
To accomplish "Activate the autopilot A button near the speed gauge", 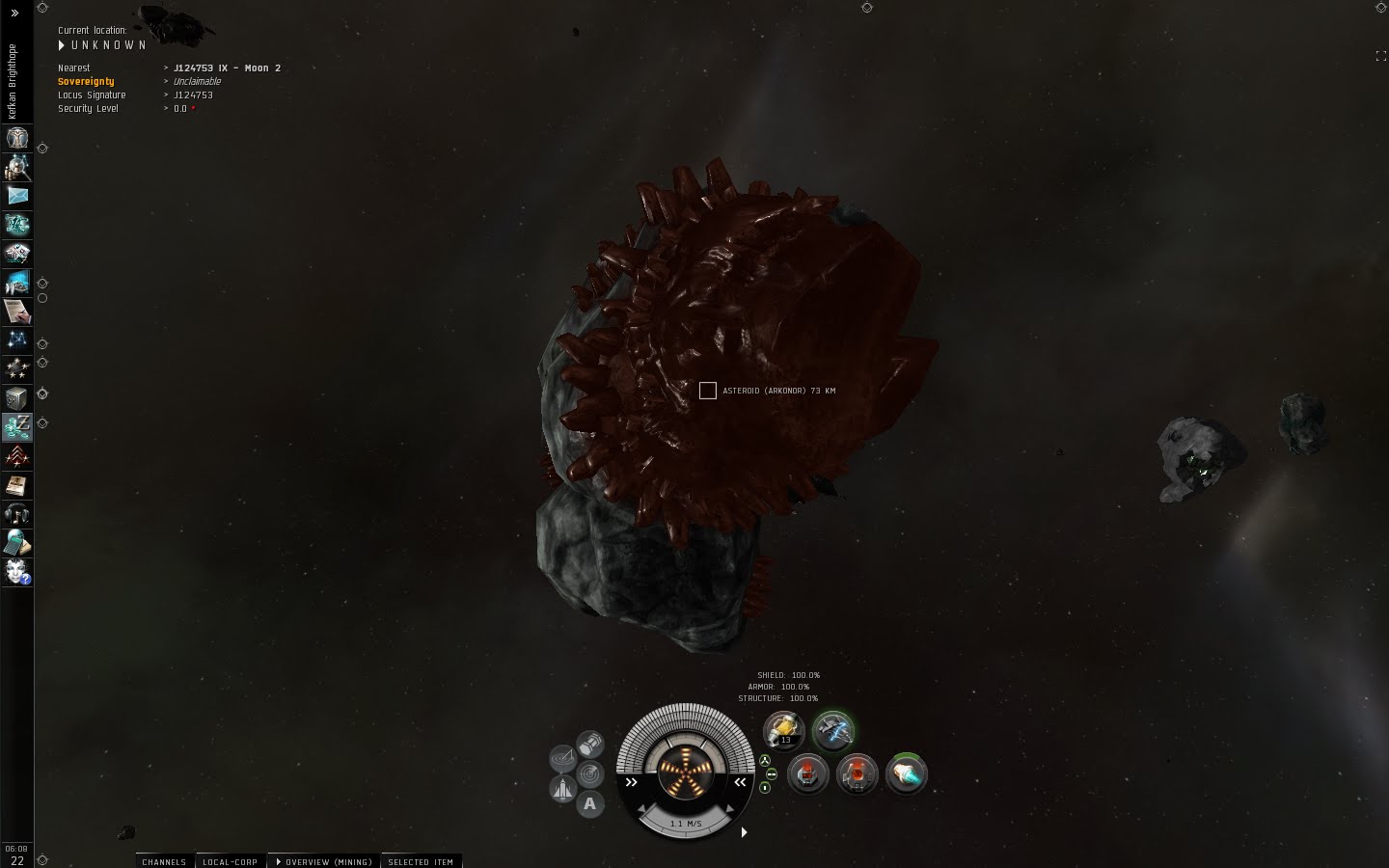I will tap(589, 803).
